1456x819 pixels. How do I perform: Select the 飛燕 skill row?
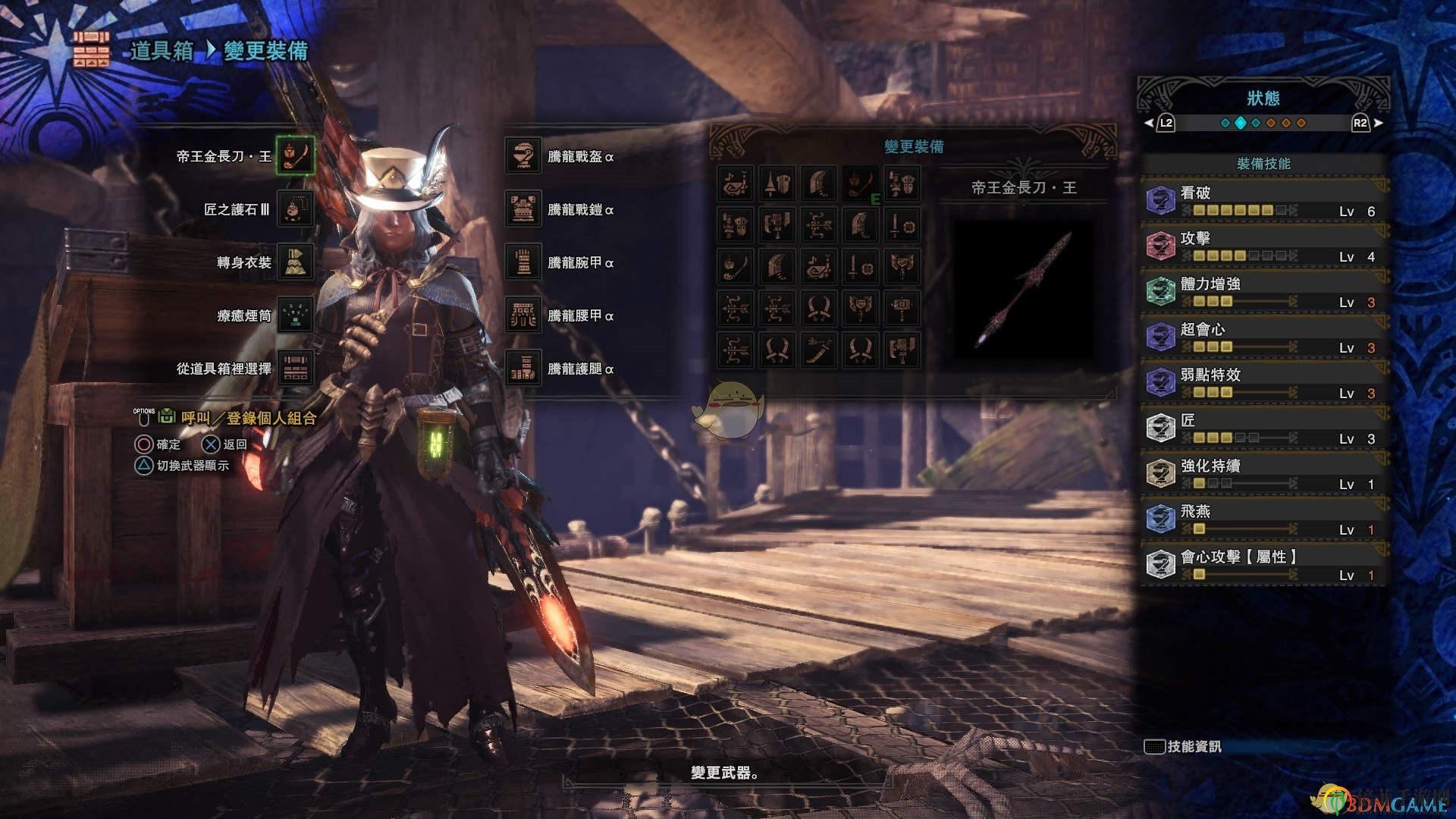(1263, 519)
